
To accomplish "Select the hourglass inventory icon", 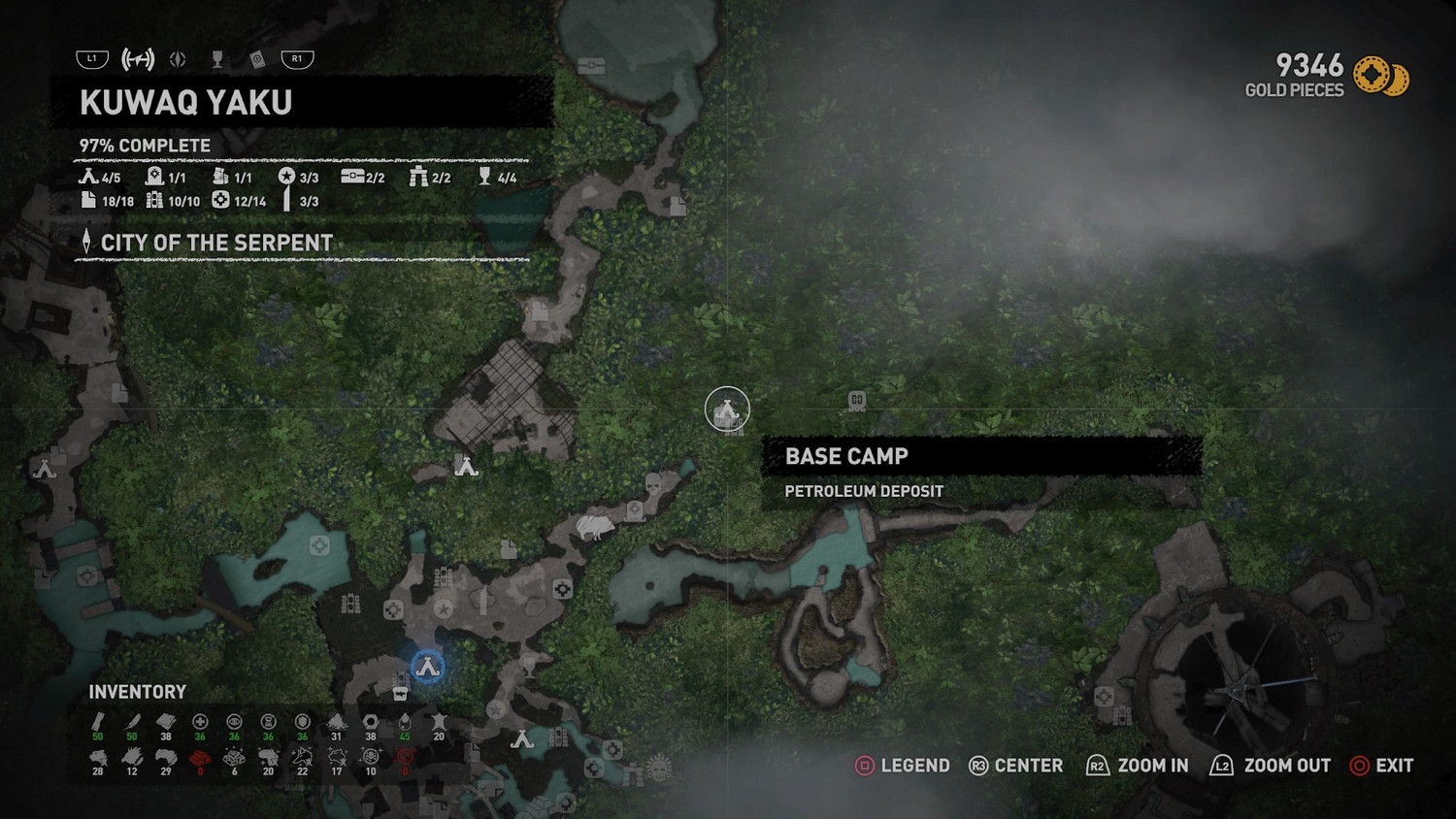I will point(269,722).
